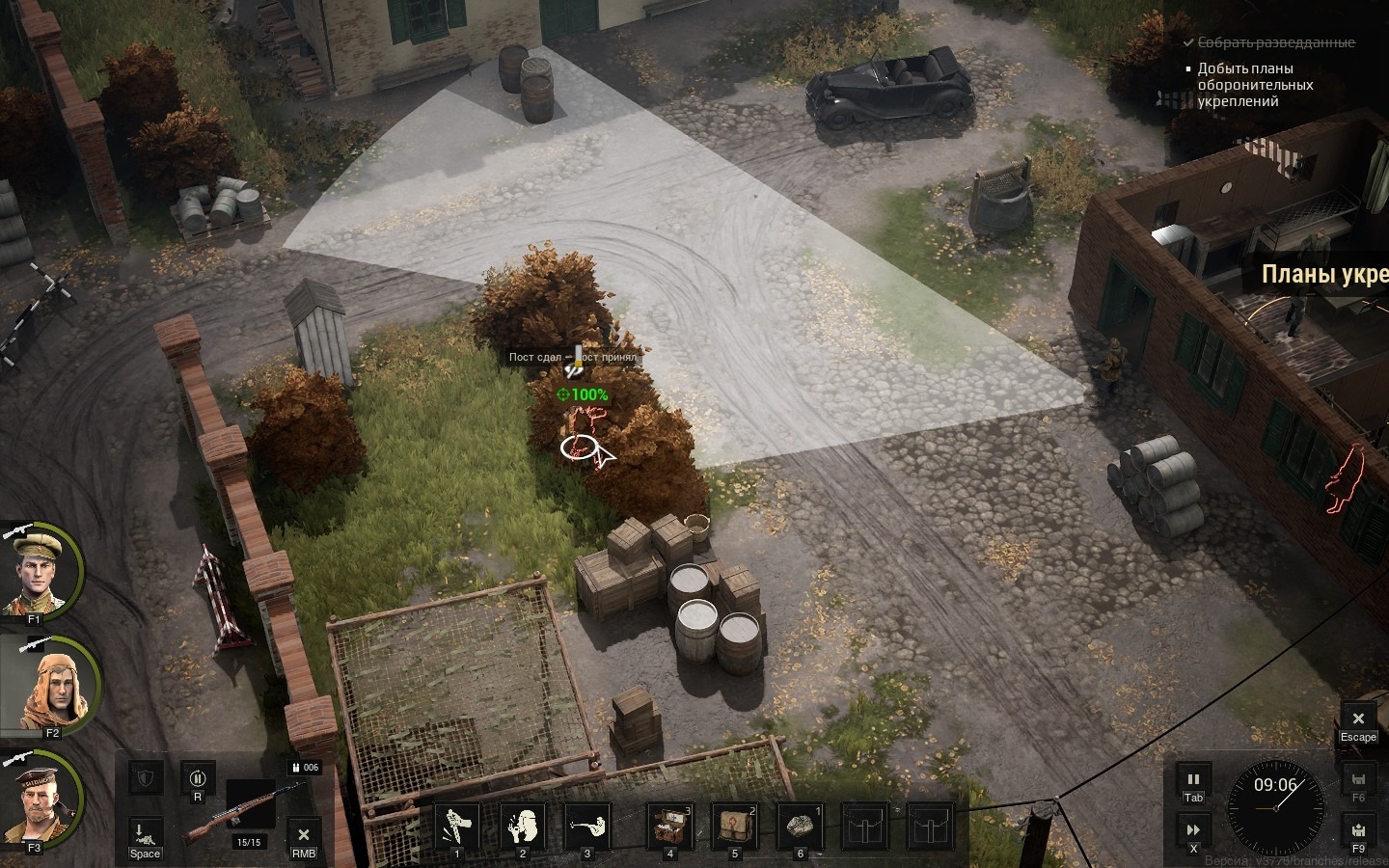Activate the aimed shot ability
The height and width of the screenshot is (868, 1389).
click(x=586, y=827)
